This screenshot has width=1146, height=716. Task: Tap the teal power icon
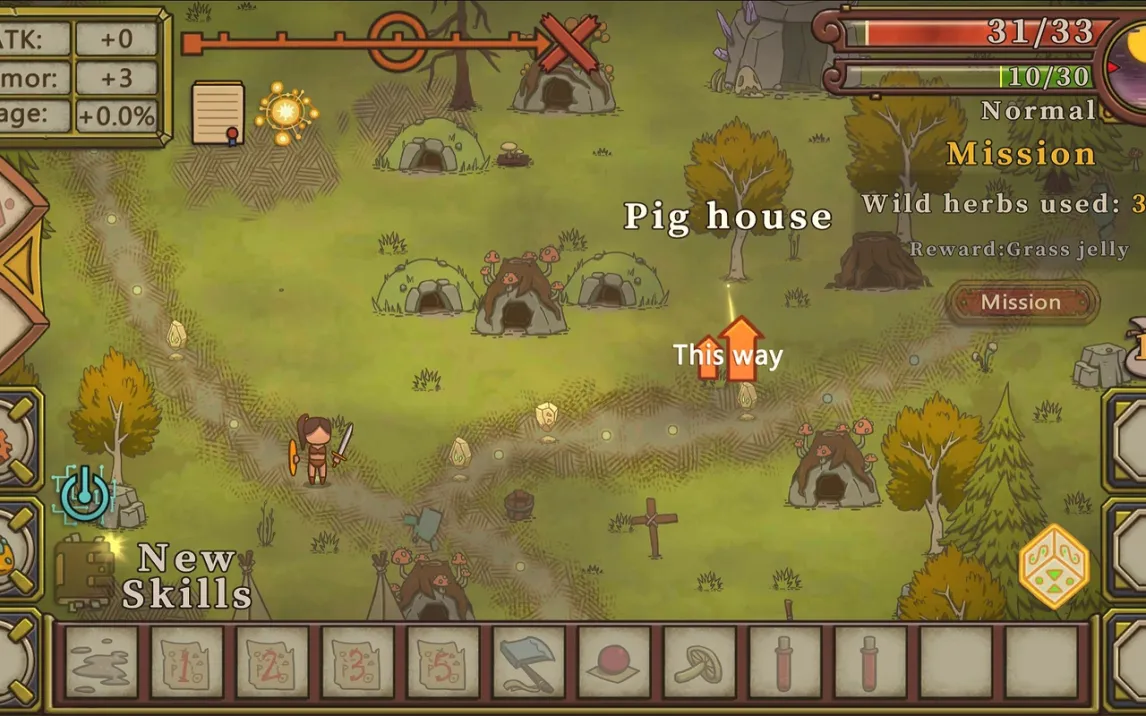pos(85,493)
